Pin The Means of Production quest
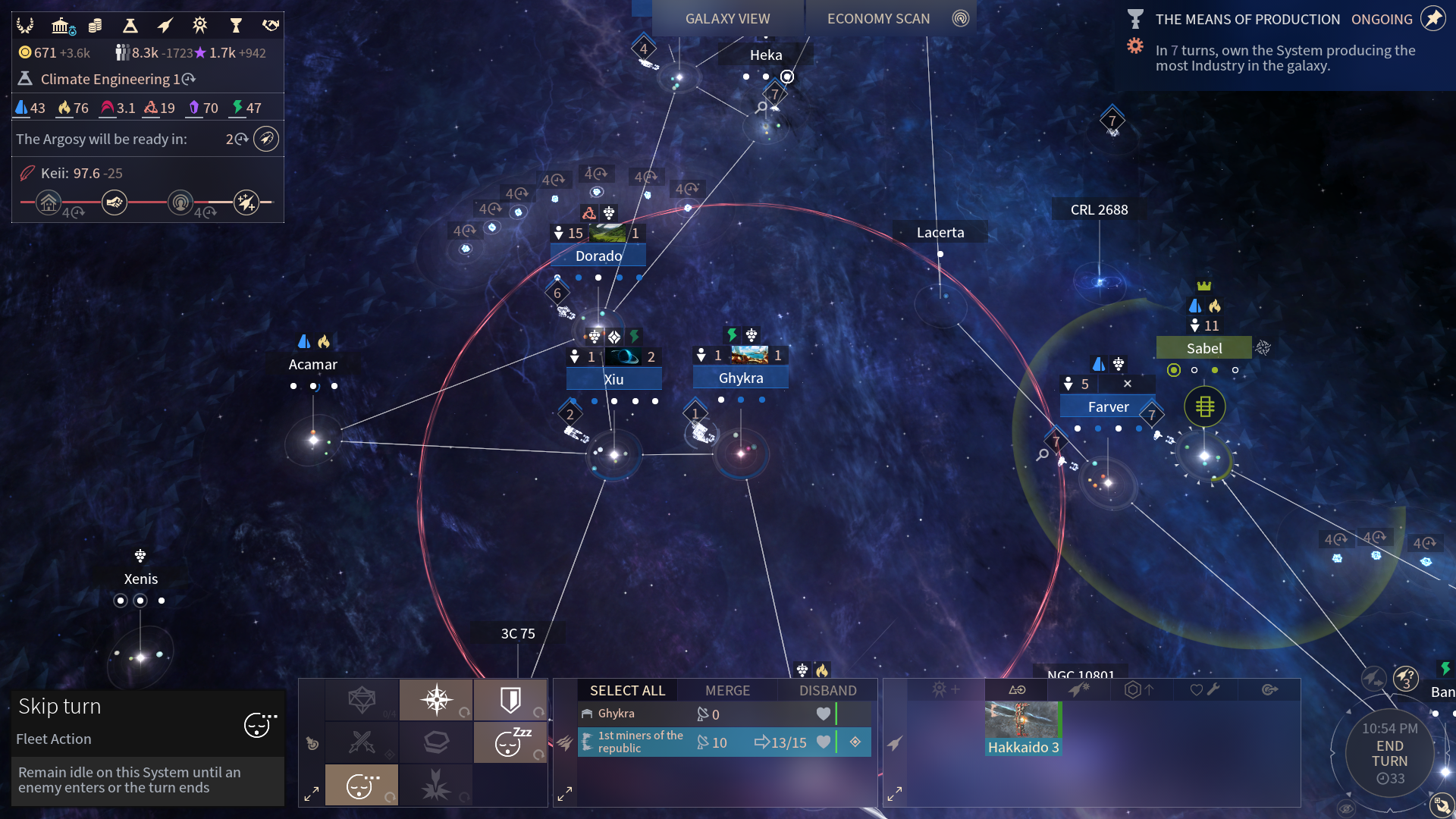The image size is (1456, 819). click(x=1432, y=19)
